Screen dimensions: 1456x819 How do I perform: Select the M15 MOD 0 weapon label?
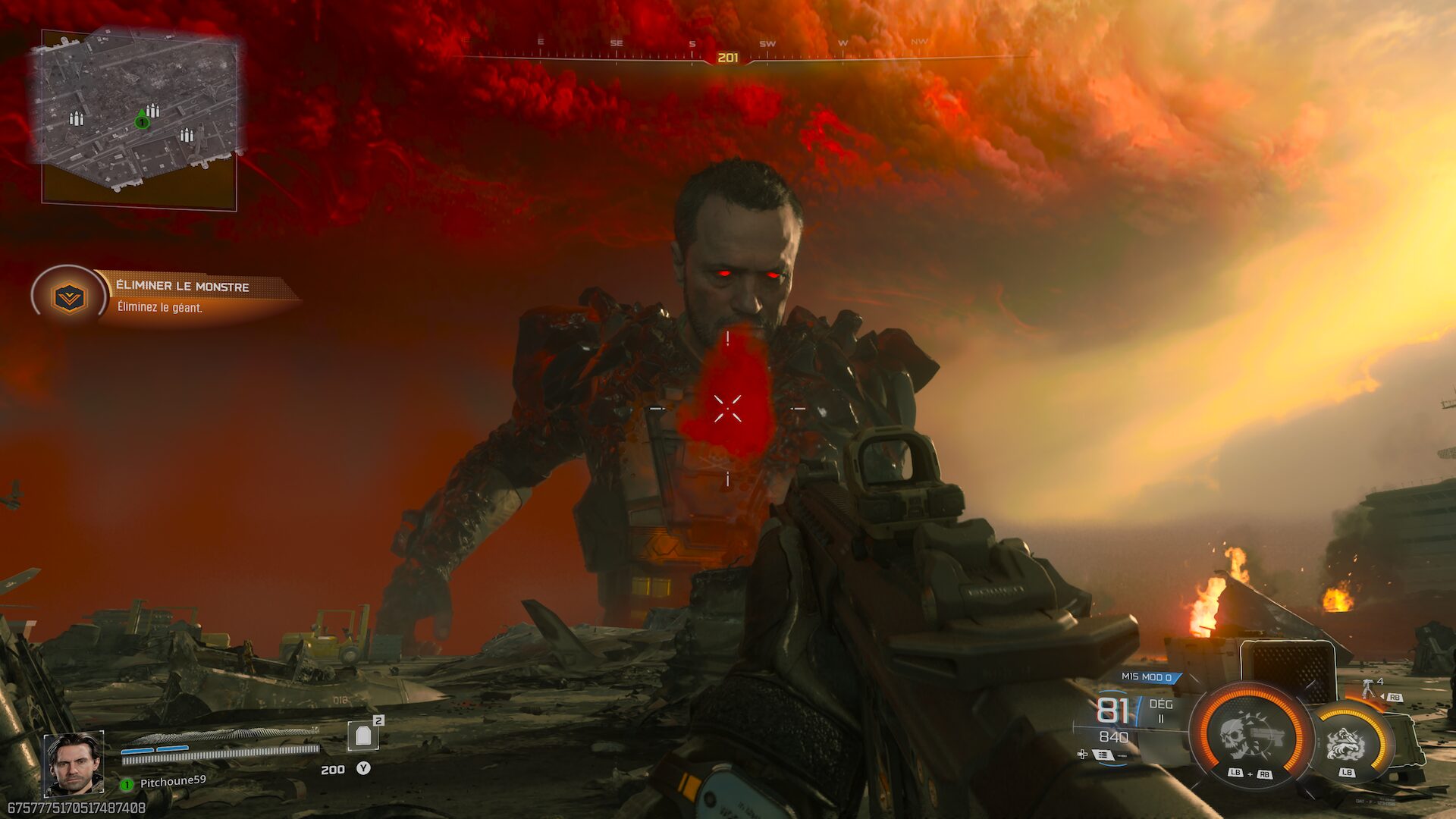click(x=1146, y=677)
